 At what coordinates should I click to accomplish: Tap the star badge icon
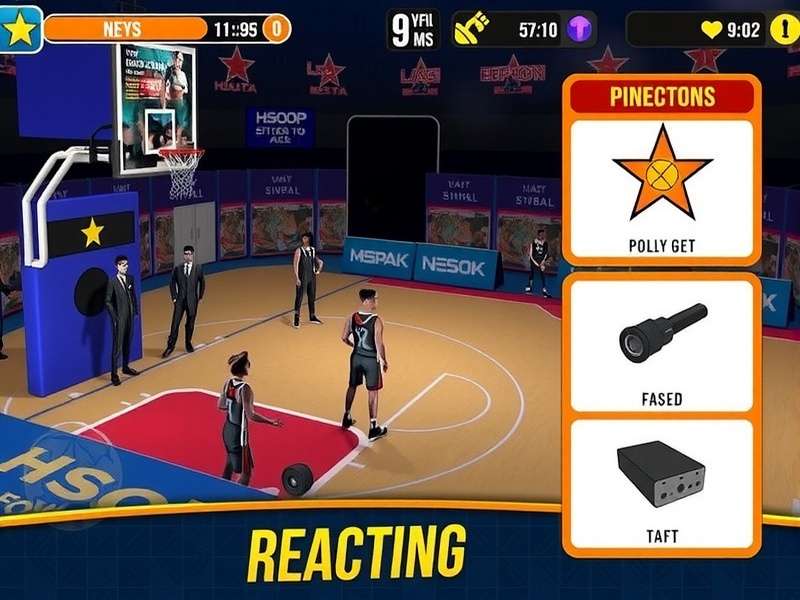(x=21, y=29)
